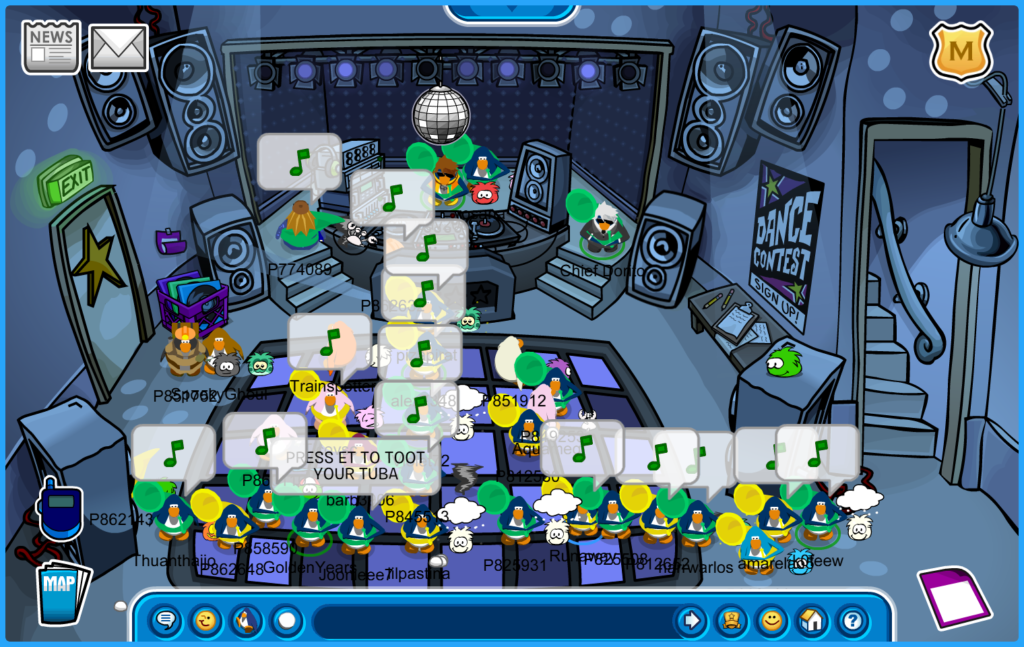The width and height of the screenshot is (1024, 647).
Task: Go to your igloo with house icon
Action: click(811, 621)
